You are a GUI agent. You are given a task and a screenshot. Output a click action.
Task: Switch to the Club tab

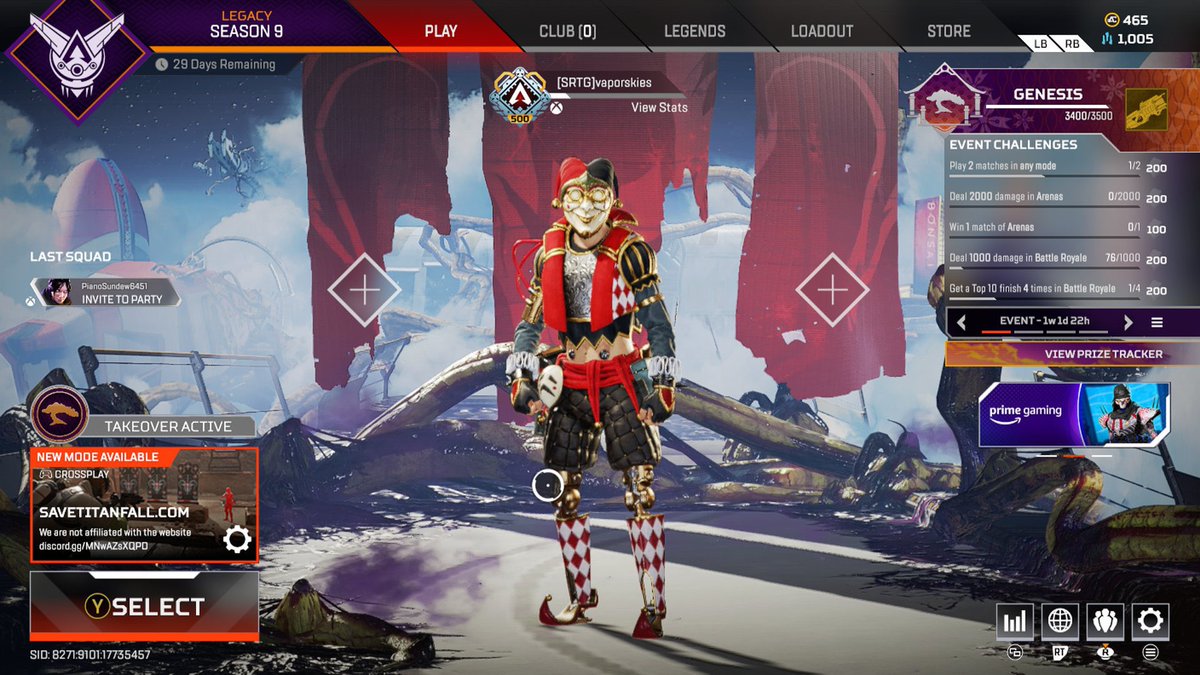click(x=567, y=31)
